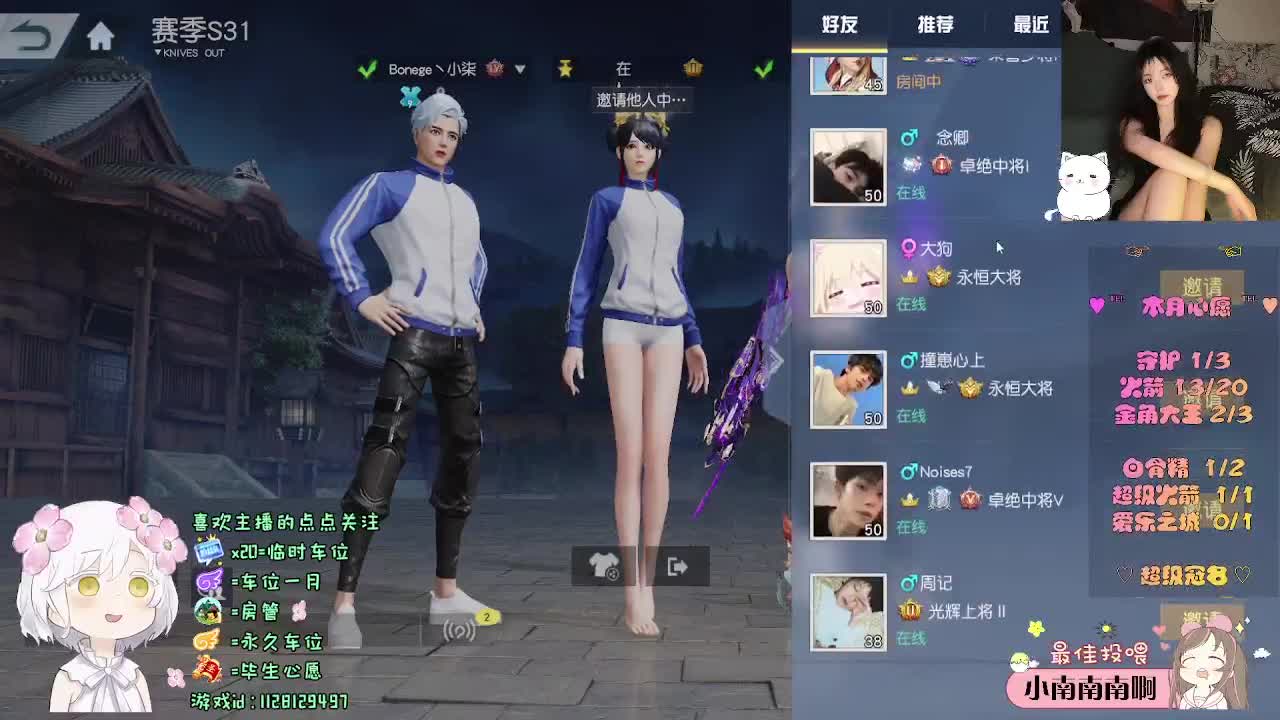Click the star medal icon above the female character
The width and height of the screenshot is (1280, 720).
[566, 69]
